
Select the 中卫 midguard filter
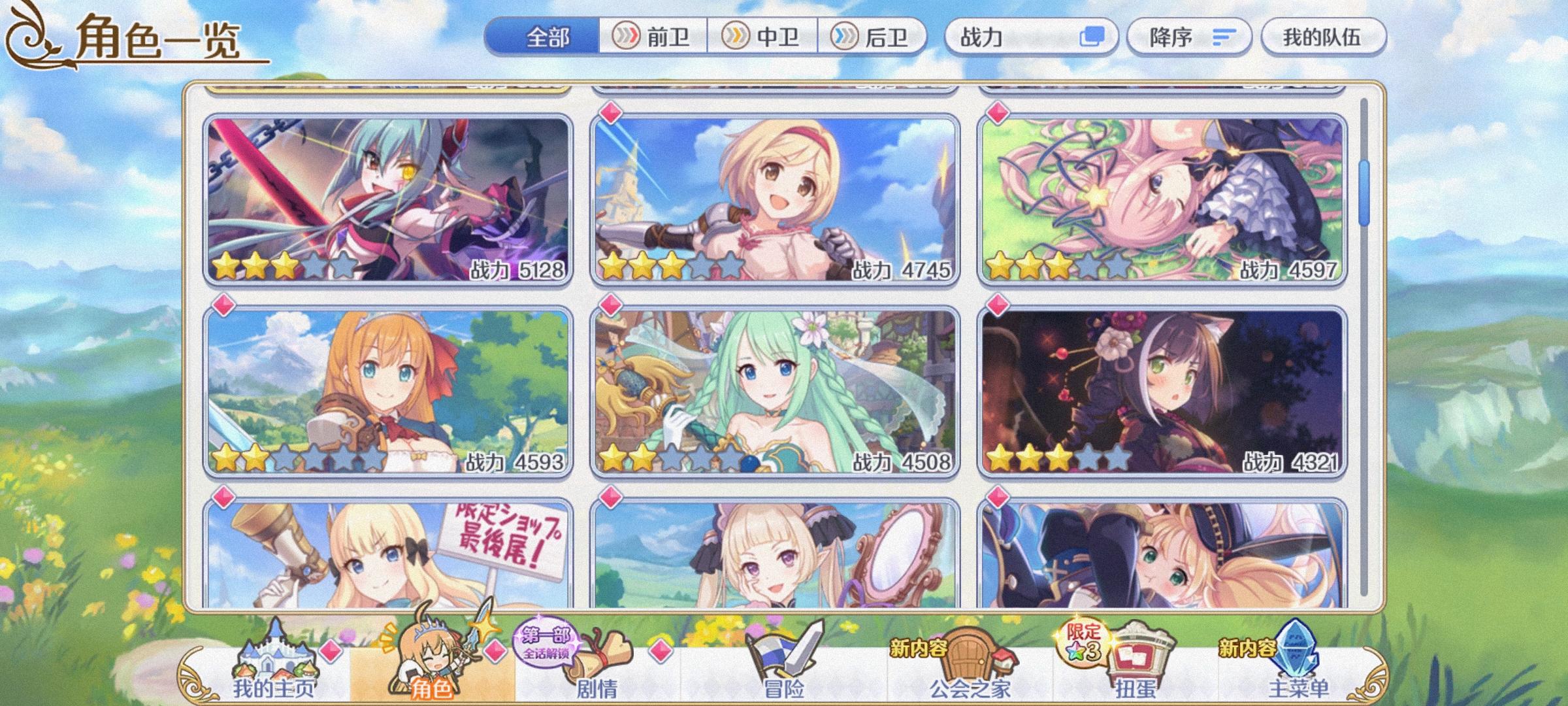click(764, 38)
